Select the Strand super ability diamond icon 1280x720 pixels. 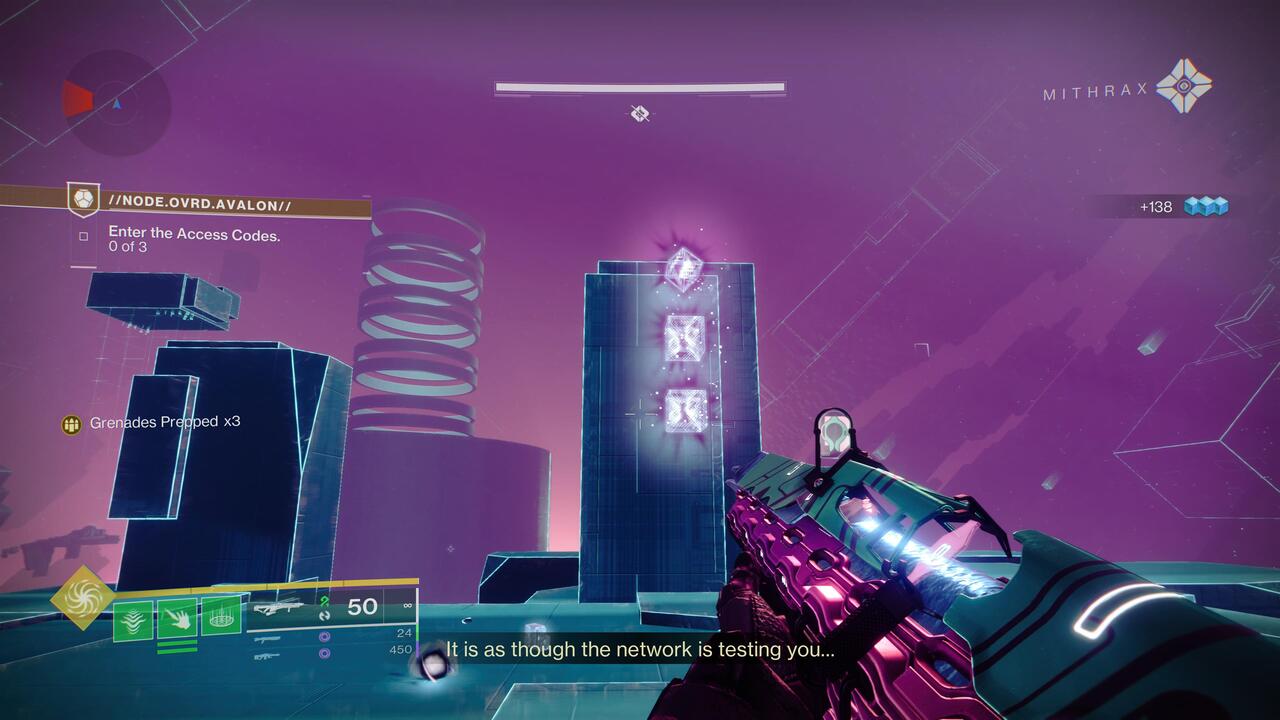[x=83, y=600]
